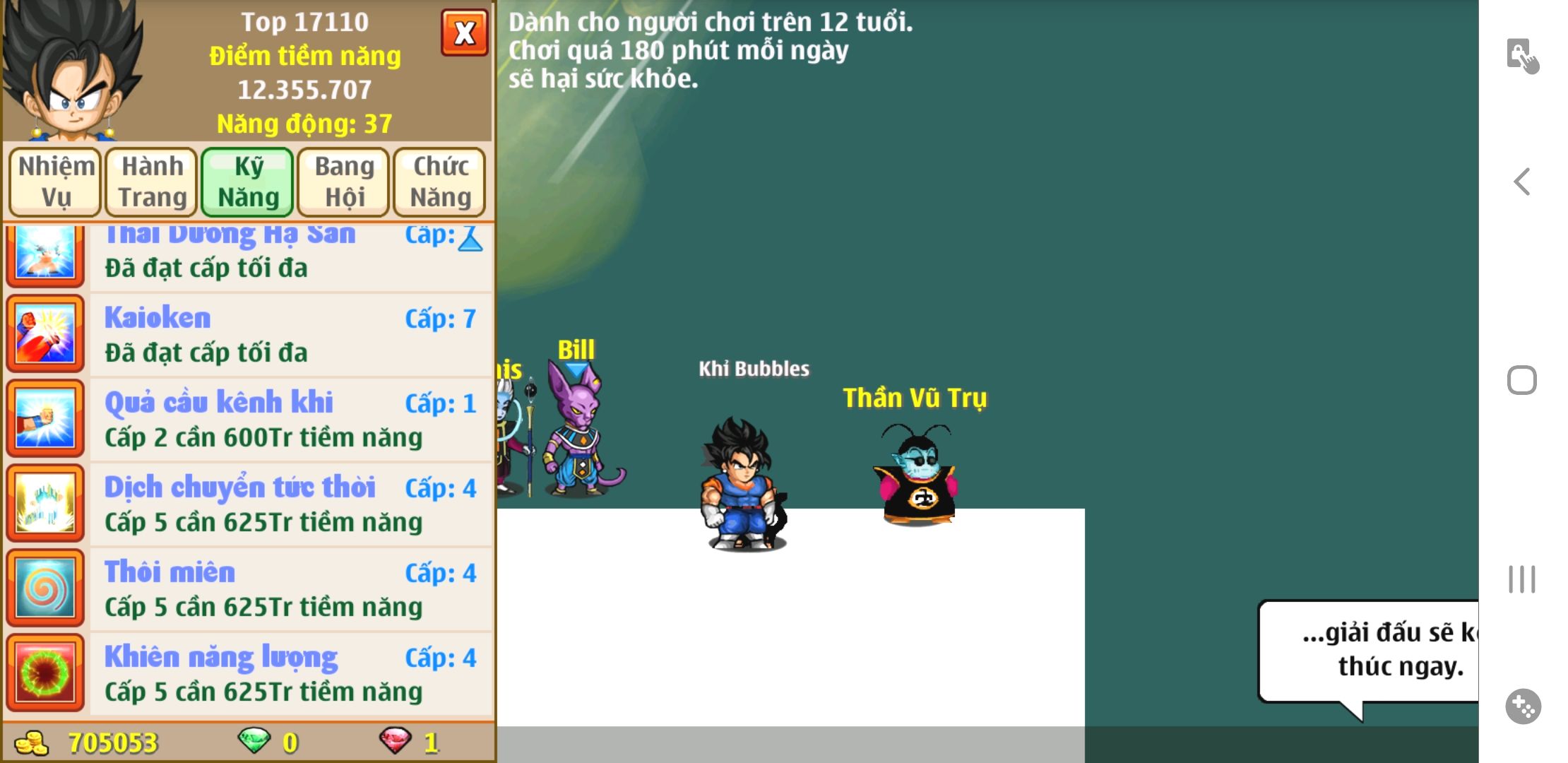This screenshot has height=763, width=1568.
Task: Select the Thôi miên skill entry
Action: [290, 589]
